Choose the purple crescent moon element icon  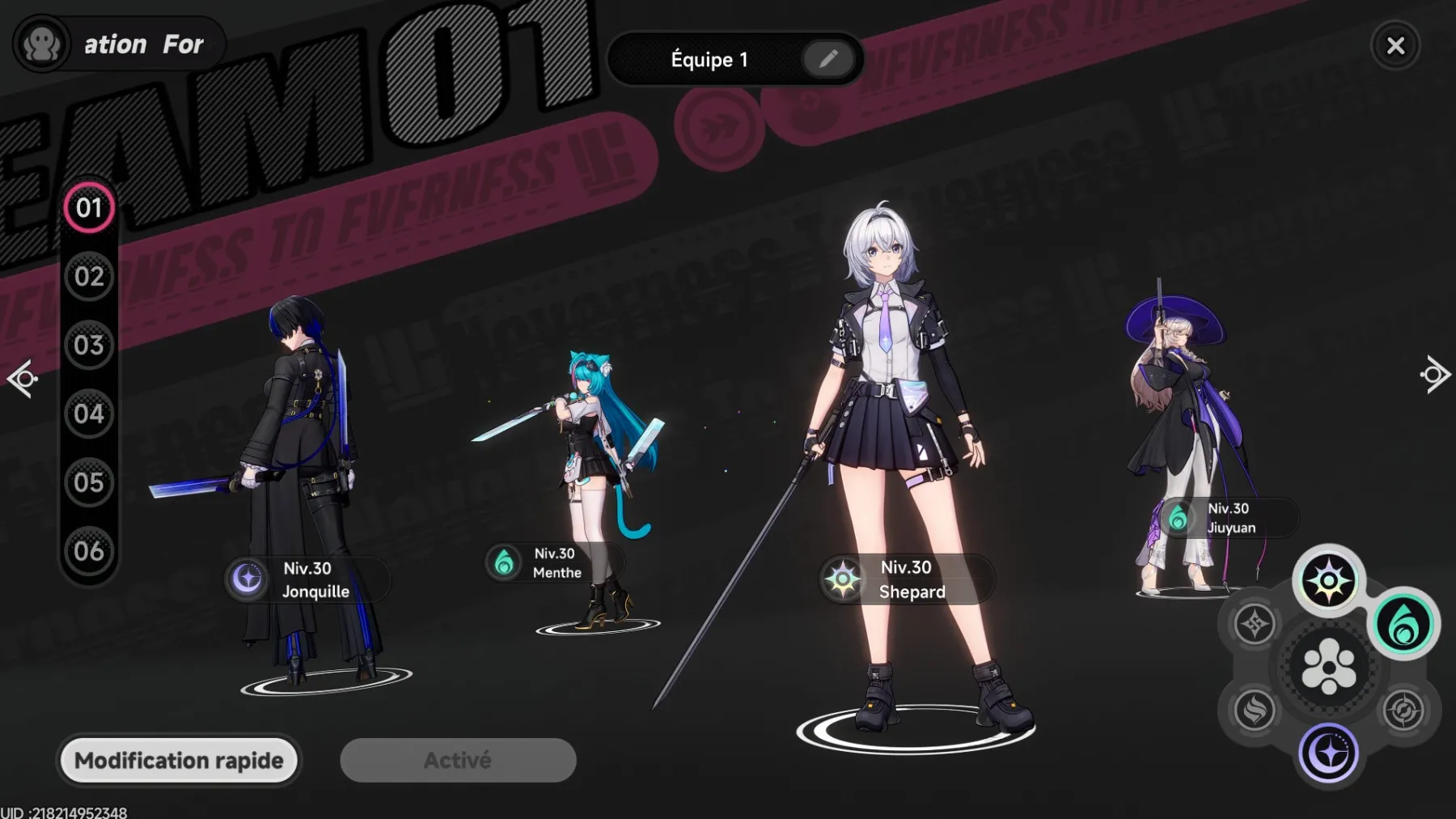click(1328, 753)
